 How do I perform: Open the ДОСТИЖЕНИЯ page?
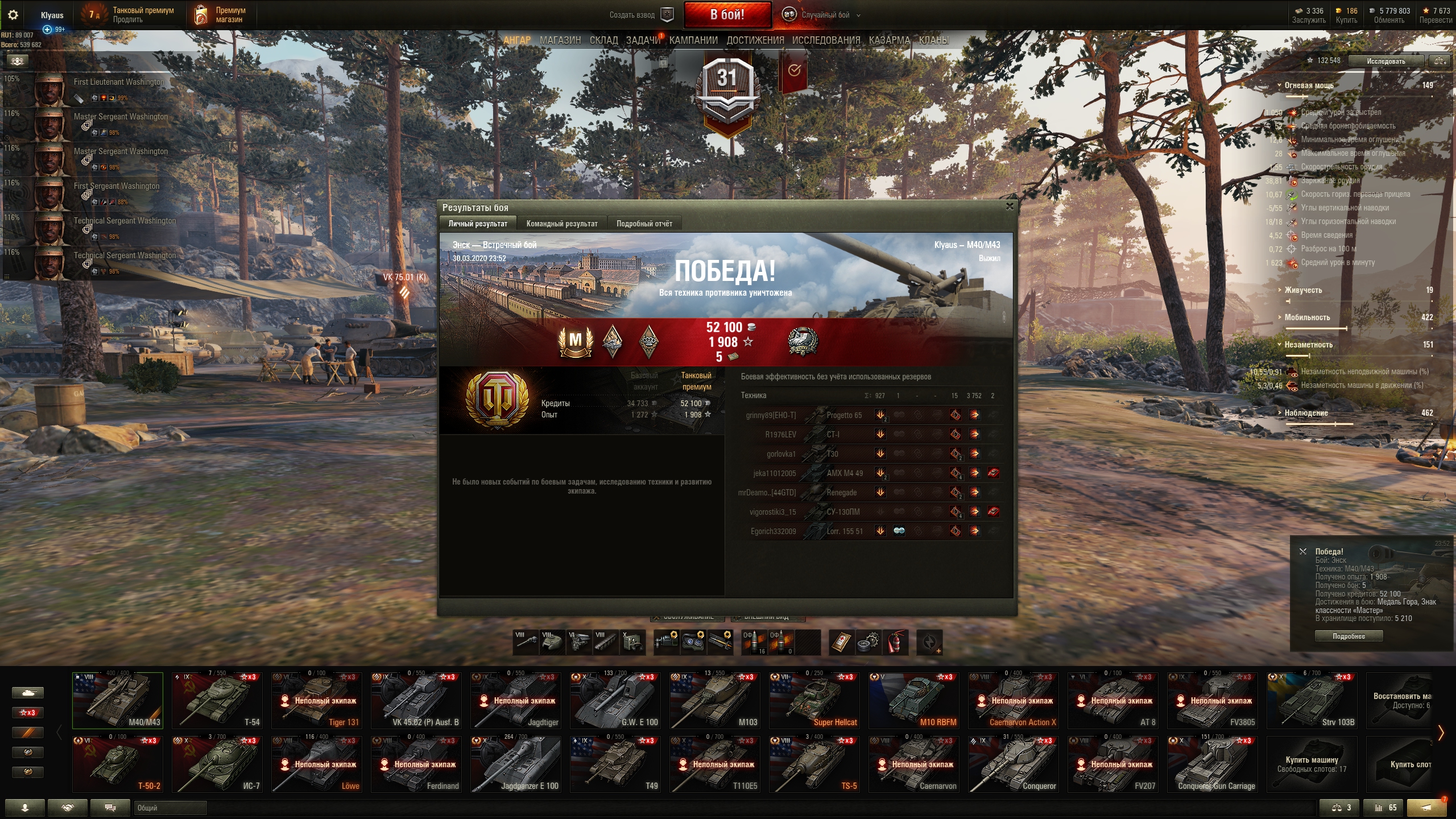(755, 40)
